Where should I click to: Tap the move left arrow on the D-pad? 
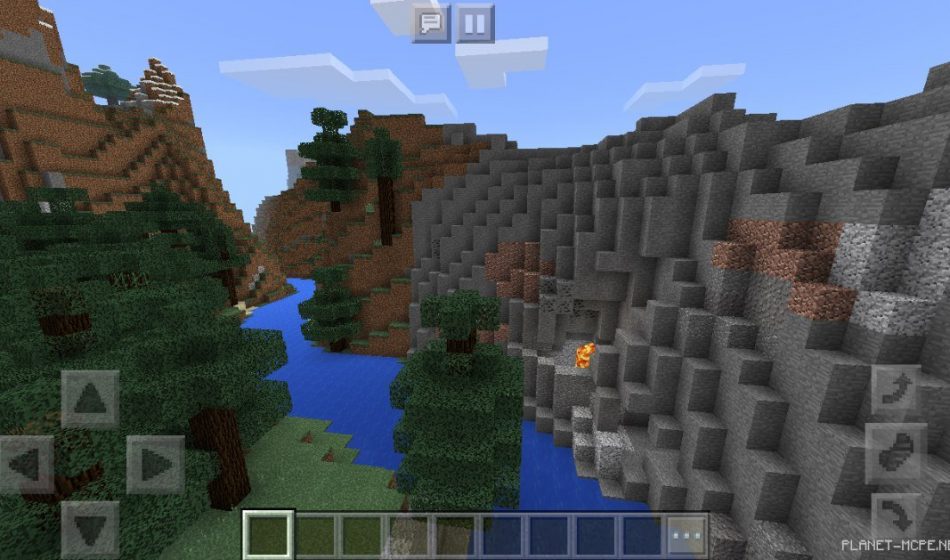[27, 464]
